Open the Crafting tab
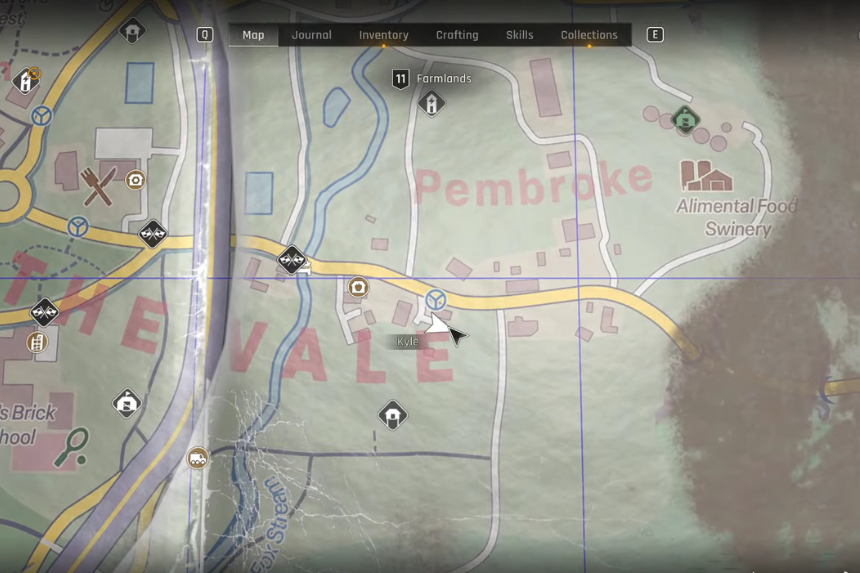 (x=457, y=35)
